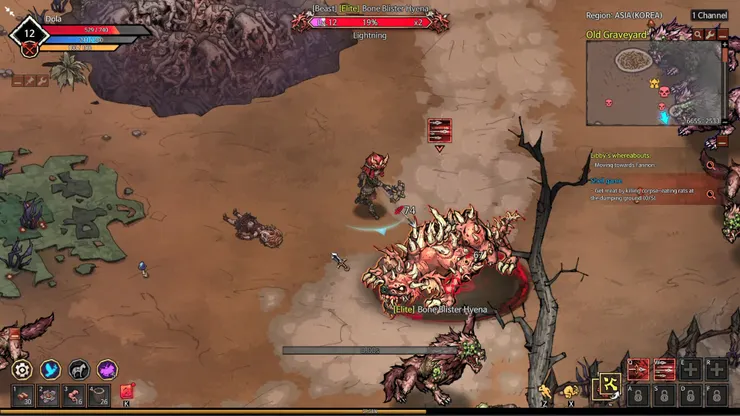The width and height of the screenshot is (740, 416).
Task: Select the net item in slot 4
Action: coord(100,395)
